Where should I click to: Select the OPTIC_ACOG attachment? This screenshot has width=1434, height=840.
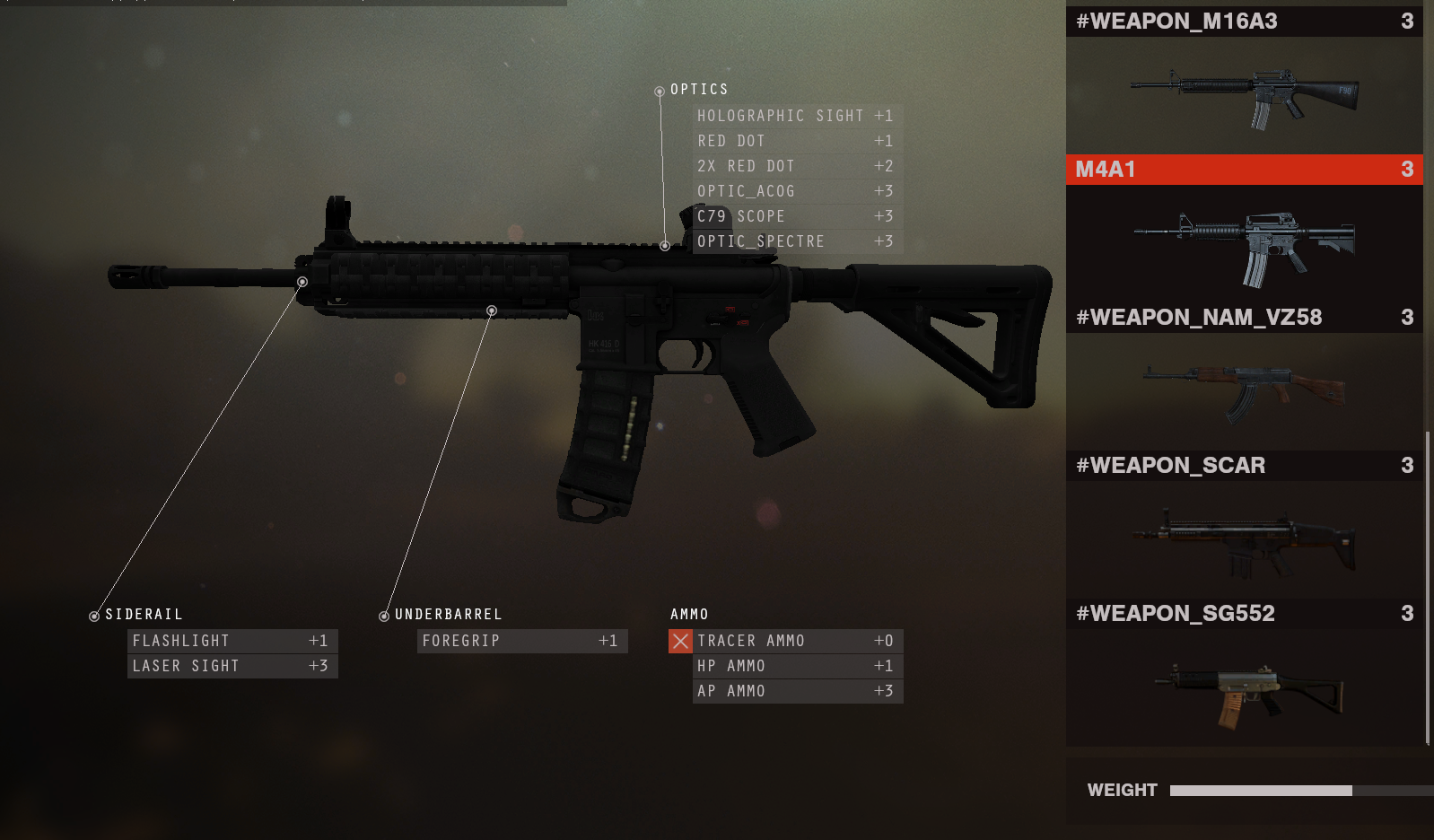pyautogui.click(x=795, y=191)
